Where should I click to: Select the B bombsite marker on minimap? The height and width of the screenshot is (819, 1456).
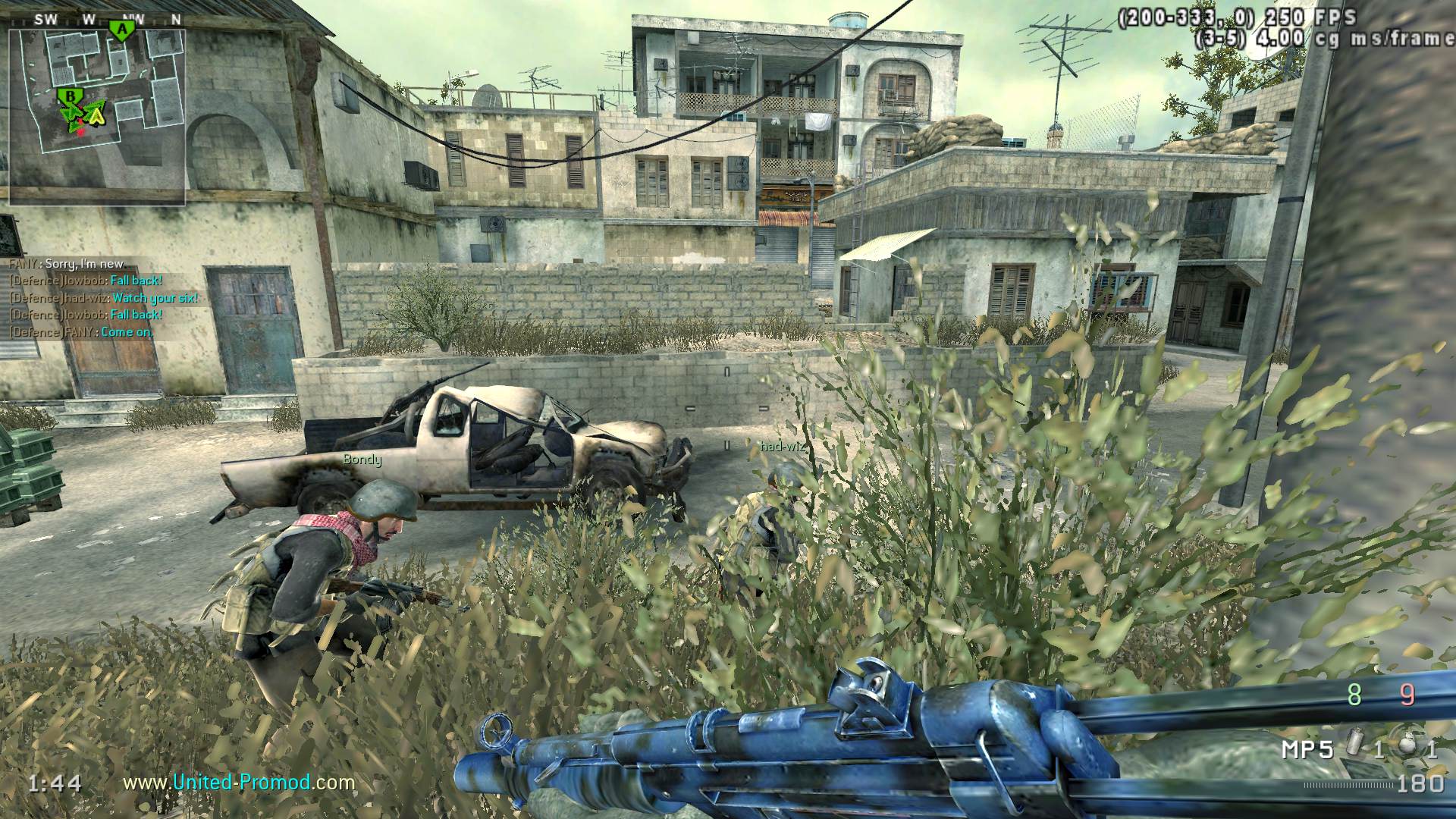click(71, 96)
